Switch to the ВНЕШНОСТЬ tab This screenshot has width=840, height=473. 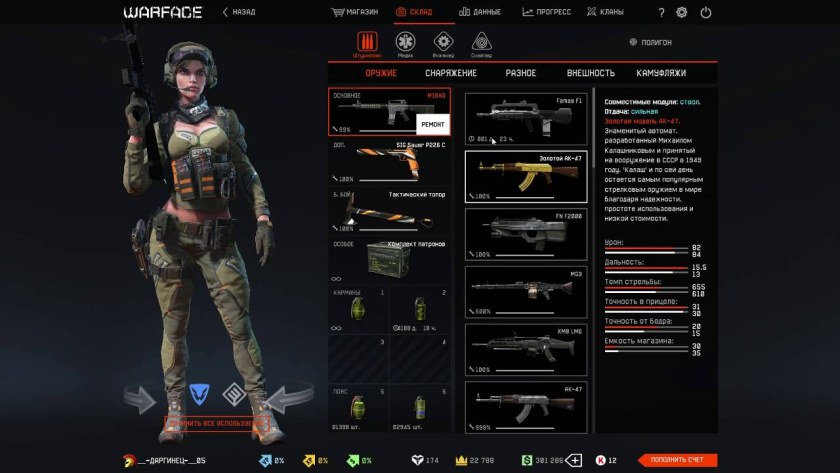point(590,73)
